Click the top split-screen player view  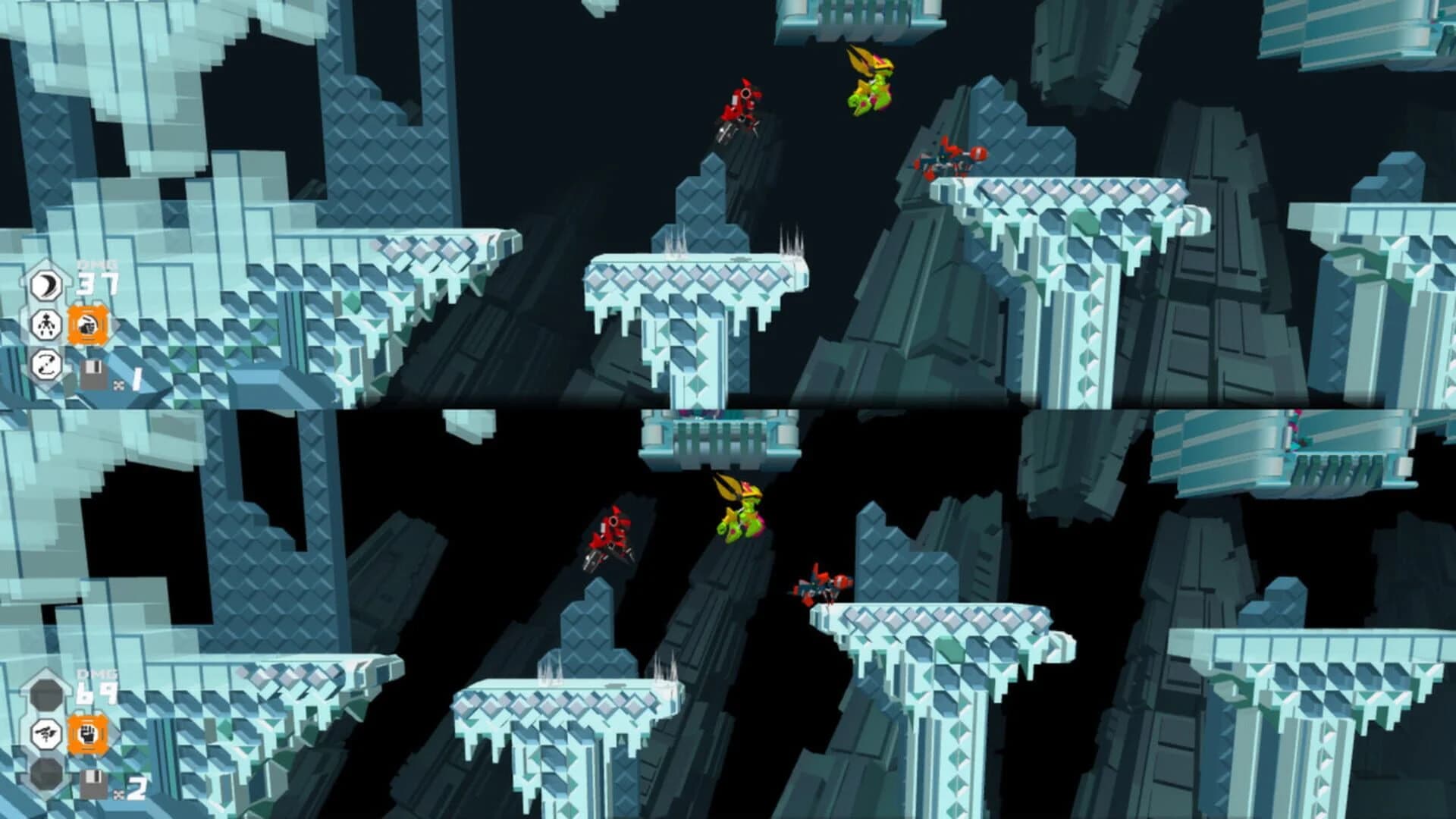(728, 205)
